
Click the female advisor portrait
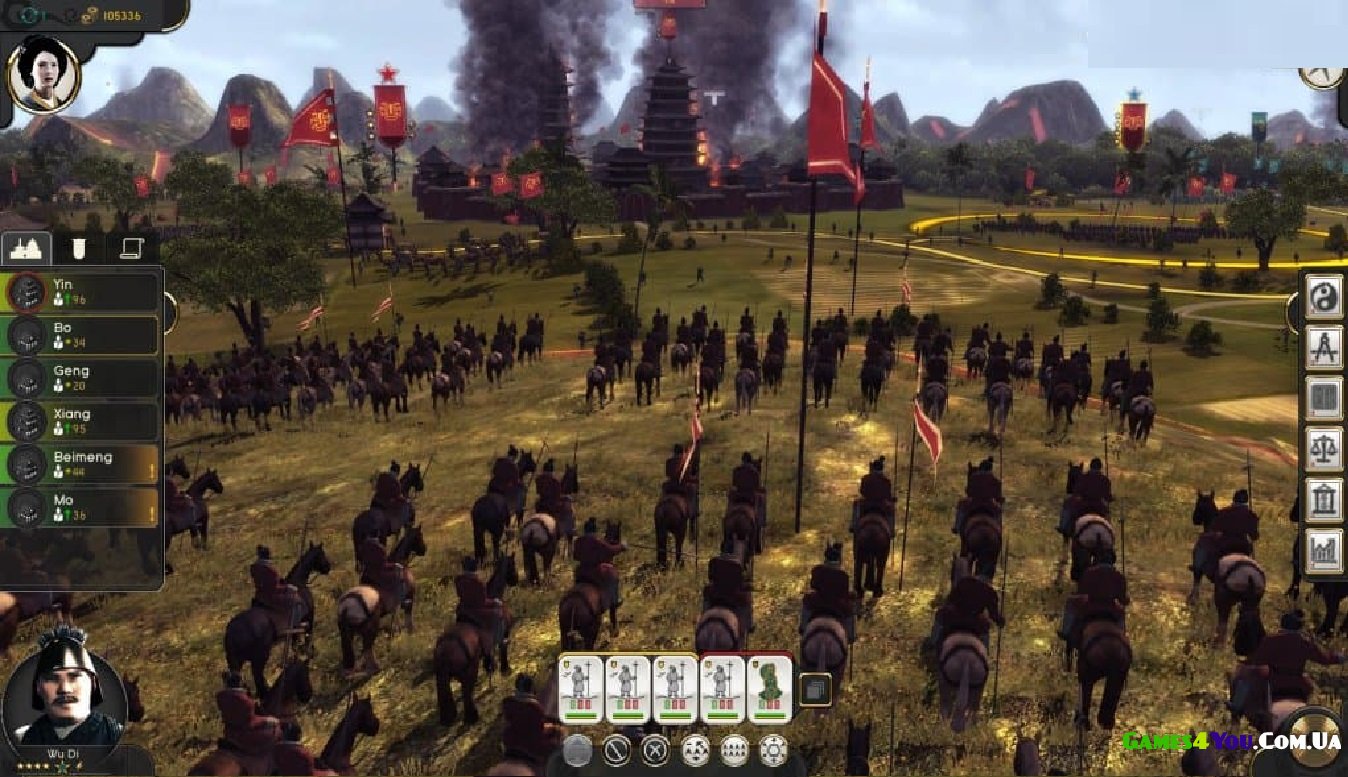[x=43, y=75]
